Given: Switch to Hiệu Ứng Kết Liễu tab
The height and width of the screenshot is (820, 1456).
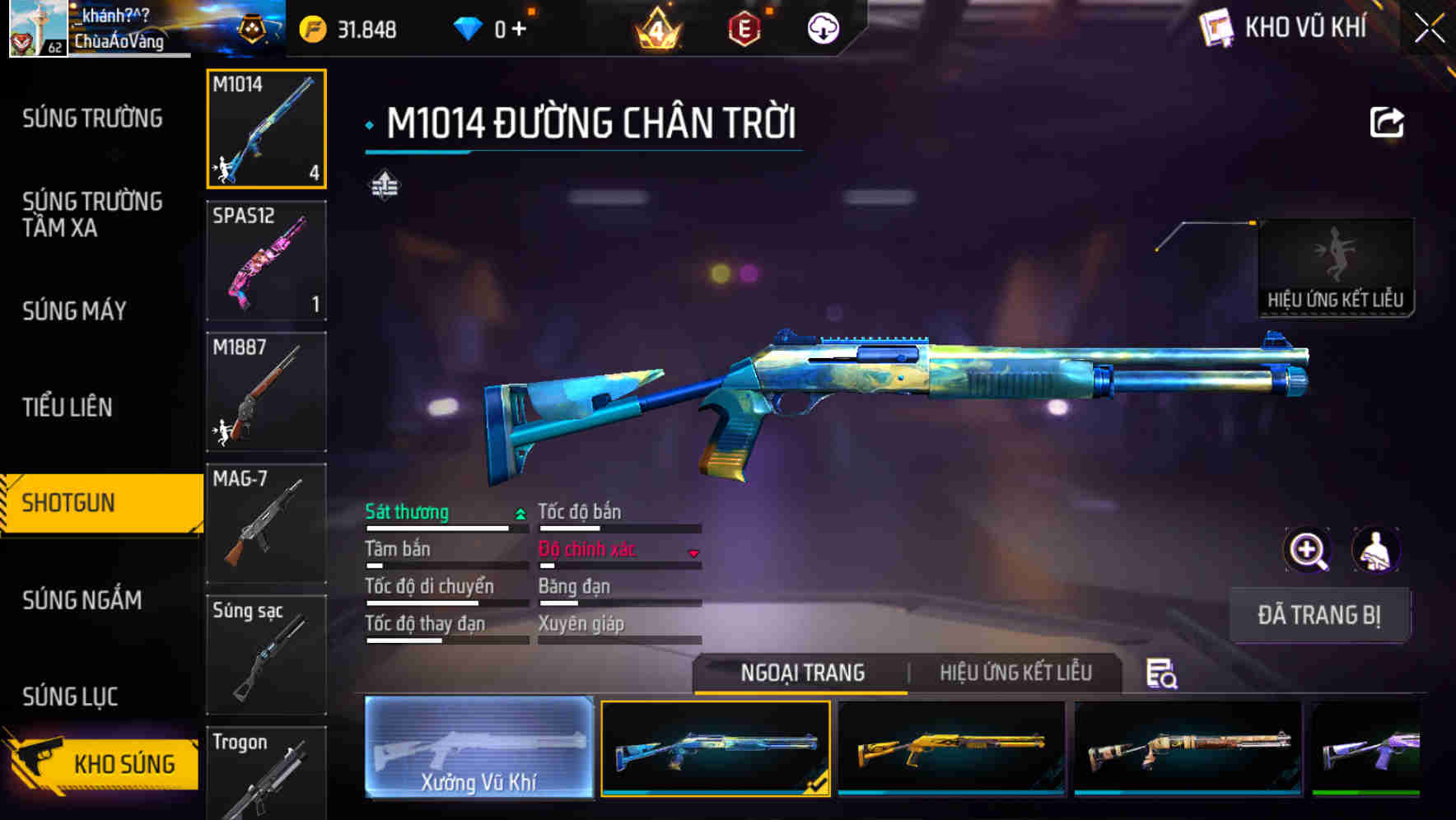Looking at the screenshot, I should point(1015,673).
